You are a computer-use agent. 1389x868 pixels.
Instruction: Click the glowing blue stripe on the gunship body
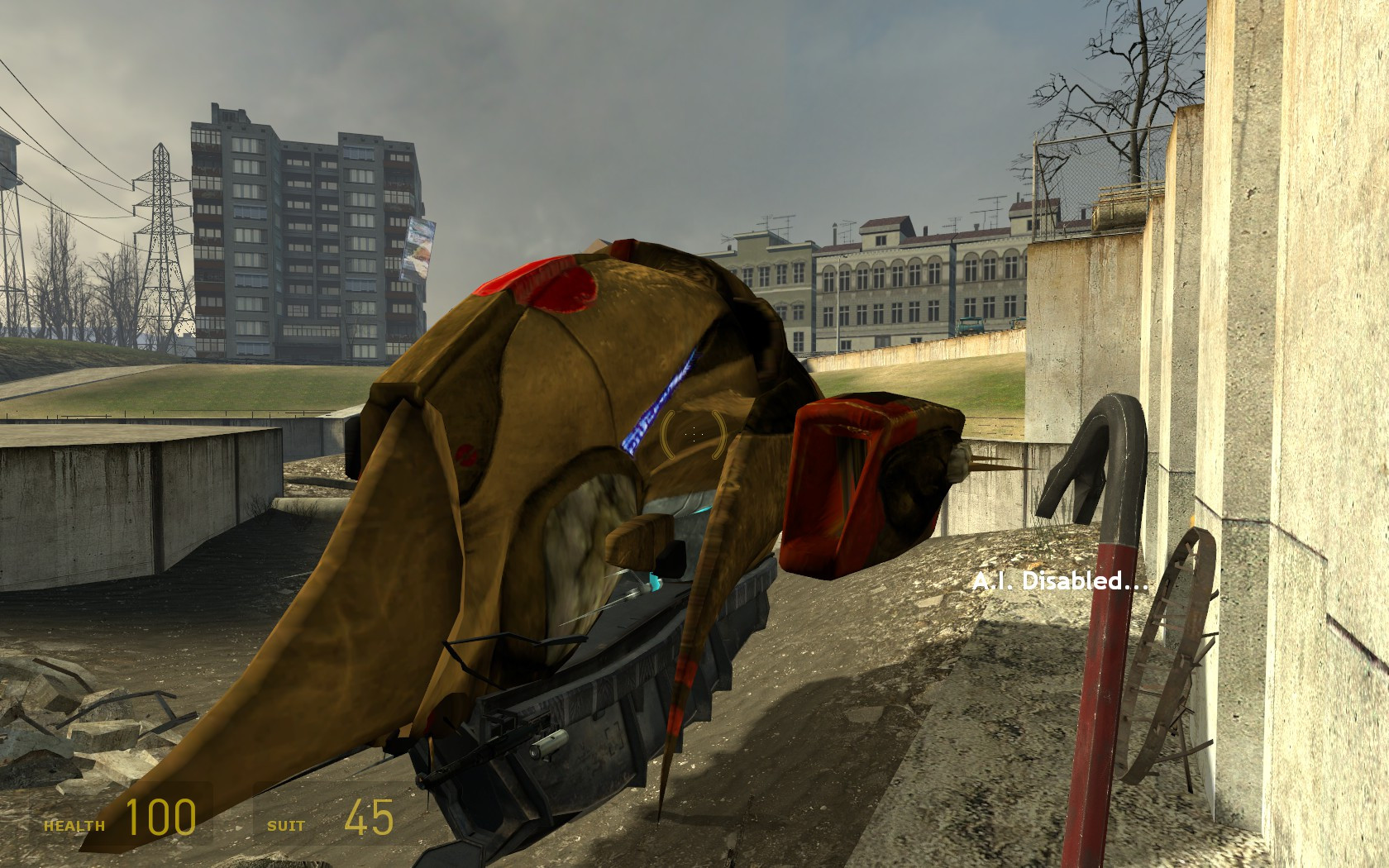661,397
